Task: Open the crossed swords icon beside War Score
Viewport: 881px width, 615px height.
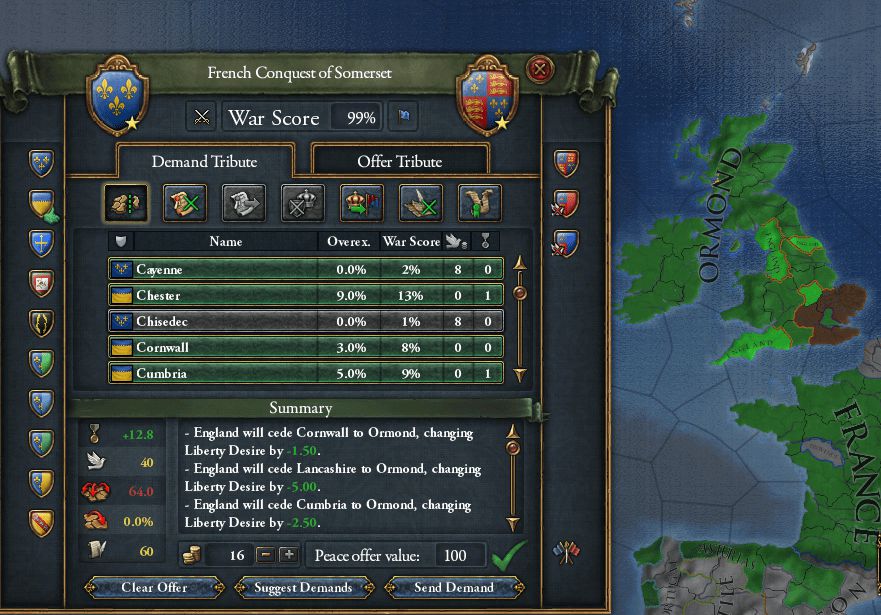Action: (x=203, y=118)
